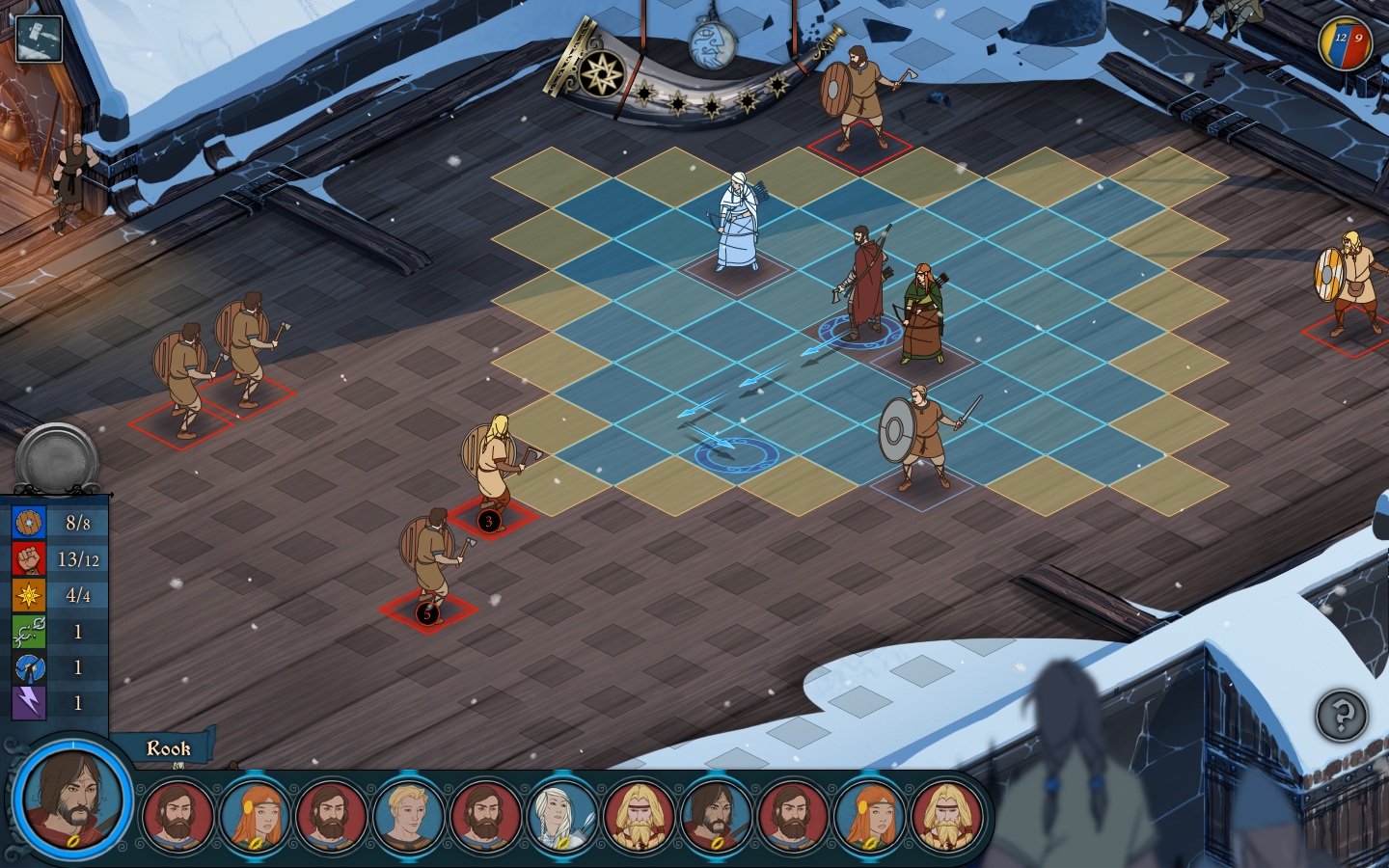Click the red and blue kill-count shield
The height and width of the screenshot is (868, 1389).
click(x=1346, y=42)
